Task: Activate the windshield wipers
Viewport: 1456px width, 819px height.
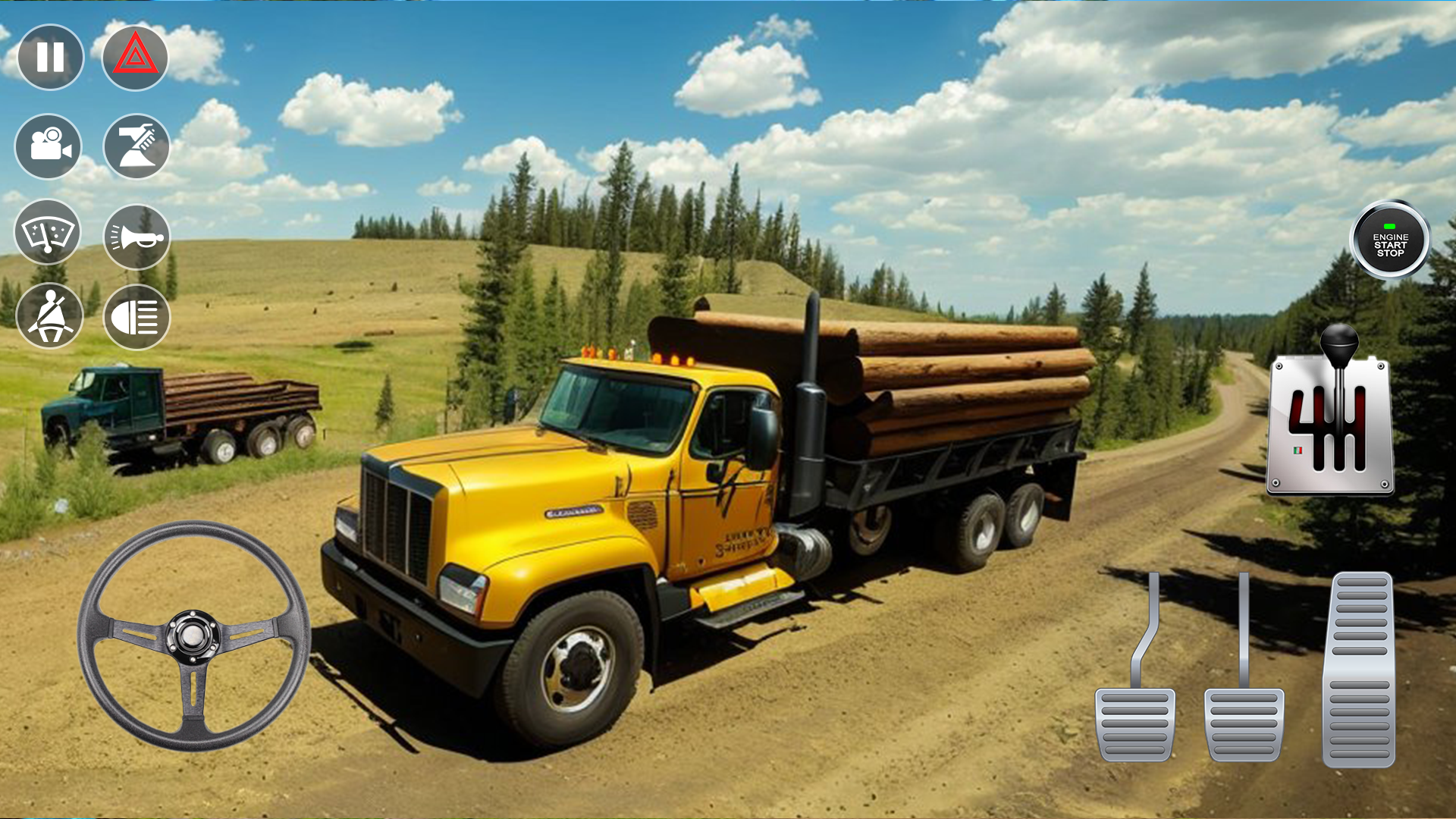Action: click(x=49, y=234)
